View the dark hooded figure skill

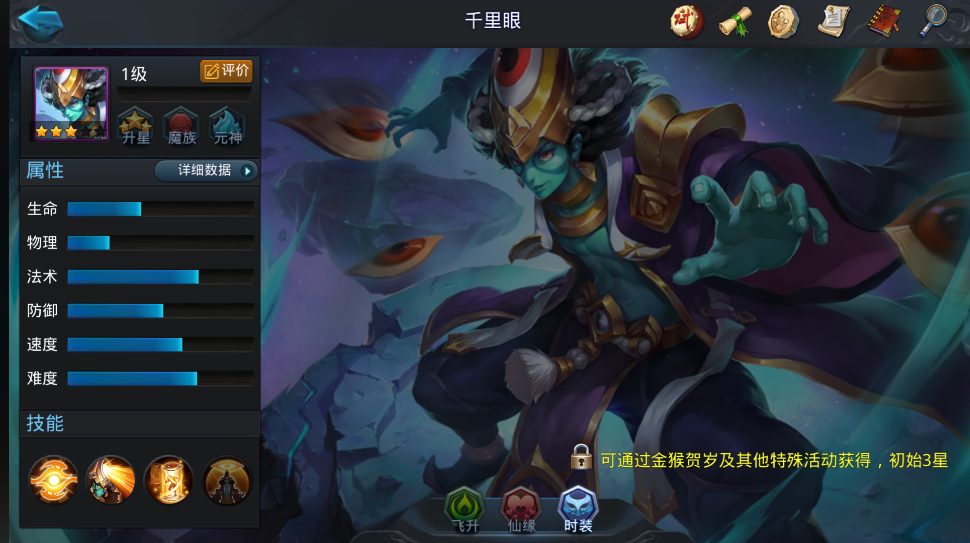click(227, 480)
